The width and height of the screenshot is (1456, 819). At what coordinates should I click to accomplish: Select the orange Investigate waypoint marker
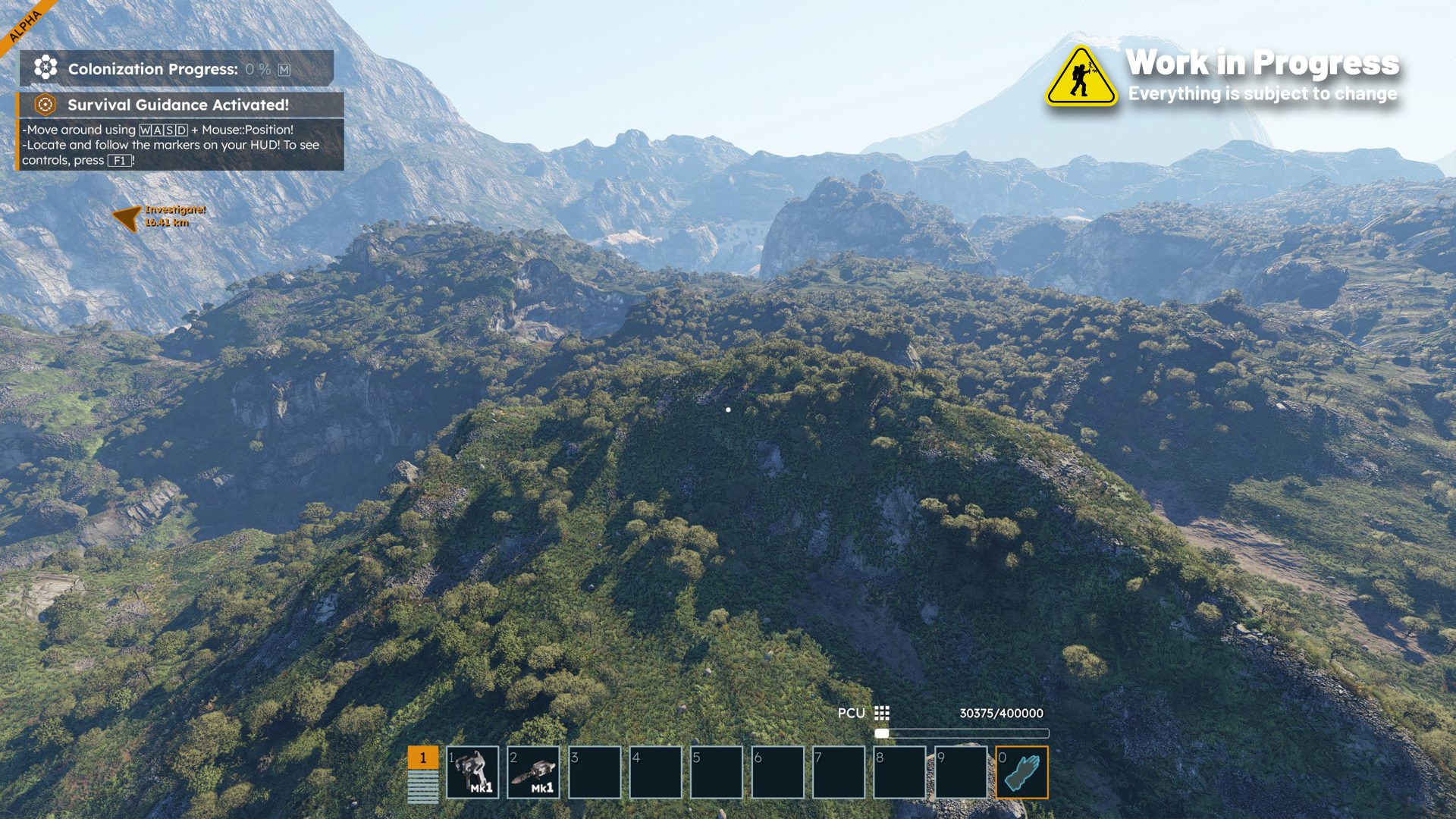pos(127,217)
